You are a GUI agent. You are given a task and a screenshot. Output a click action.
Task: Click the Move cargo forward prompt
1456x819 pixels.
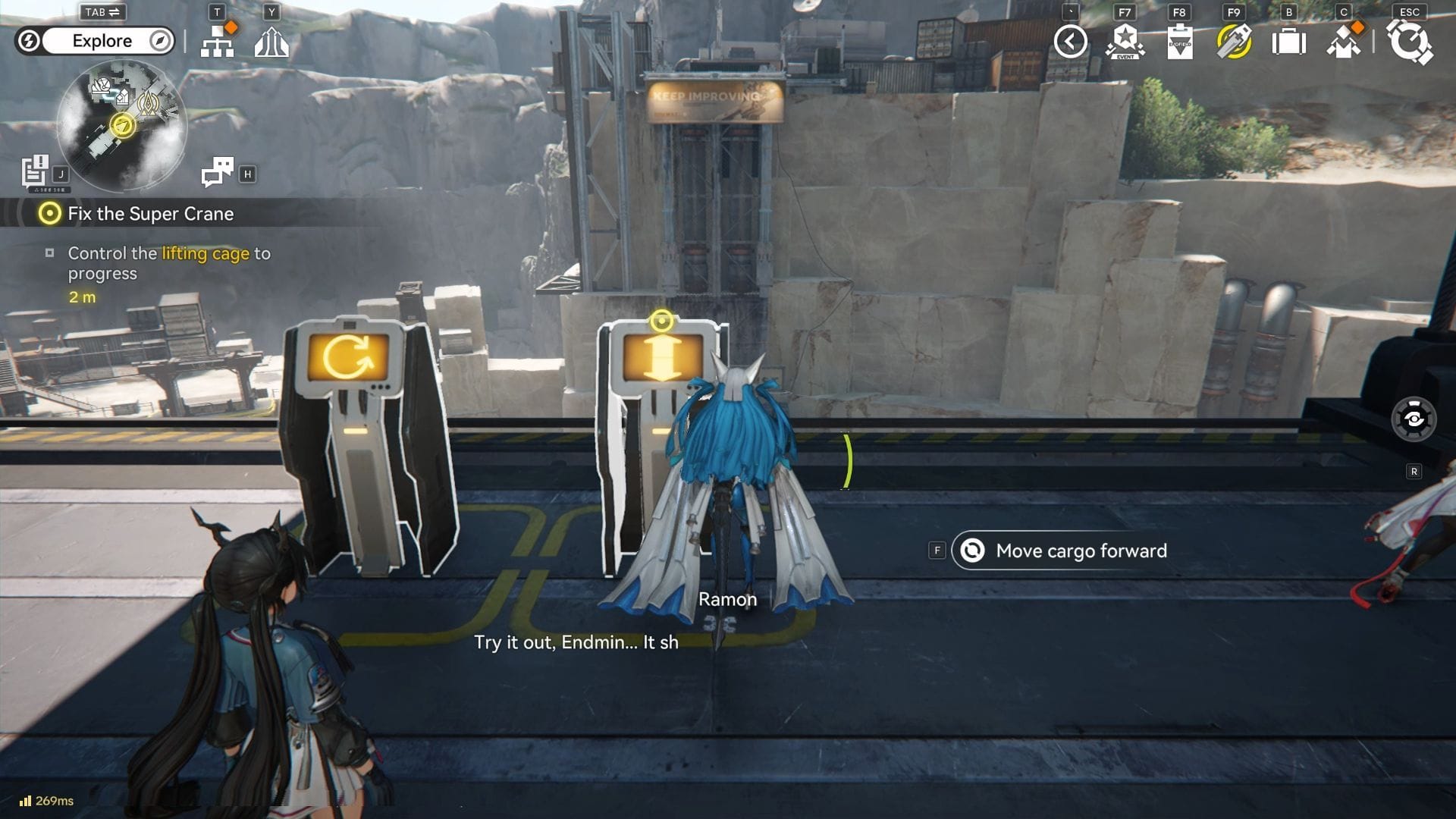(1065, 551)
